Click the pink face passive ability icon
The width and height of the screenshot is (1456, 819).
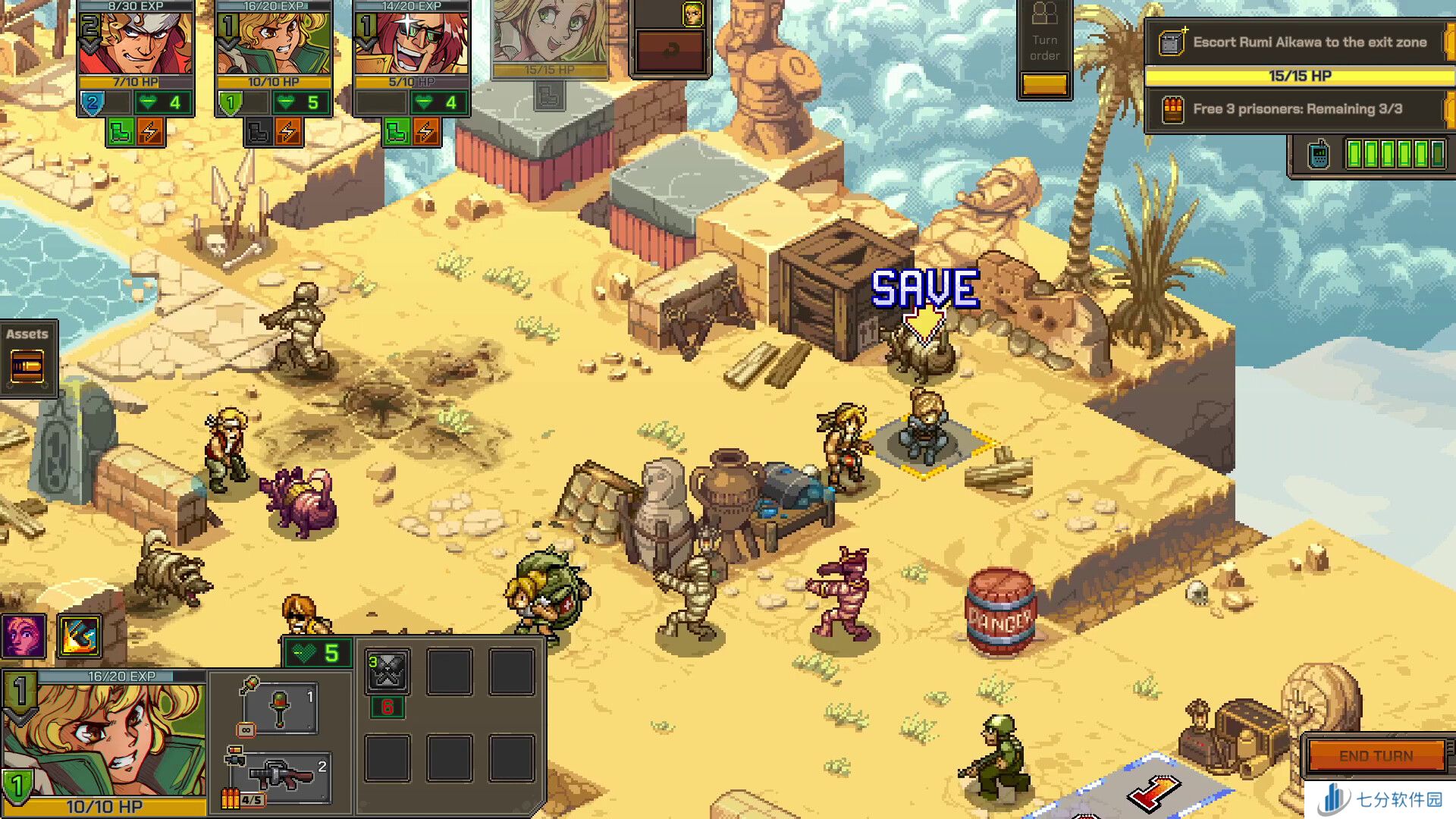tap(23, 635)
